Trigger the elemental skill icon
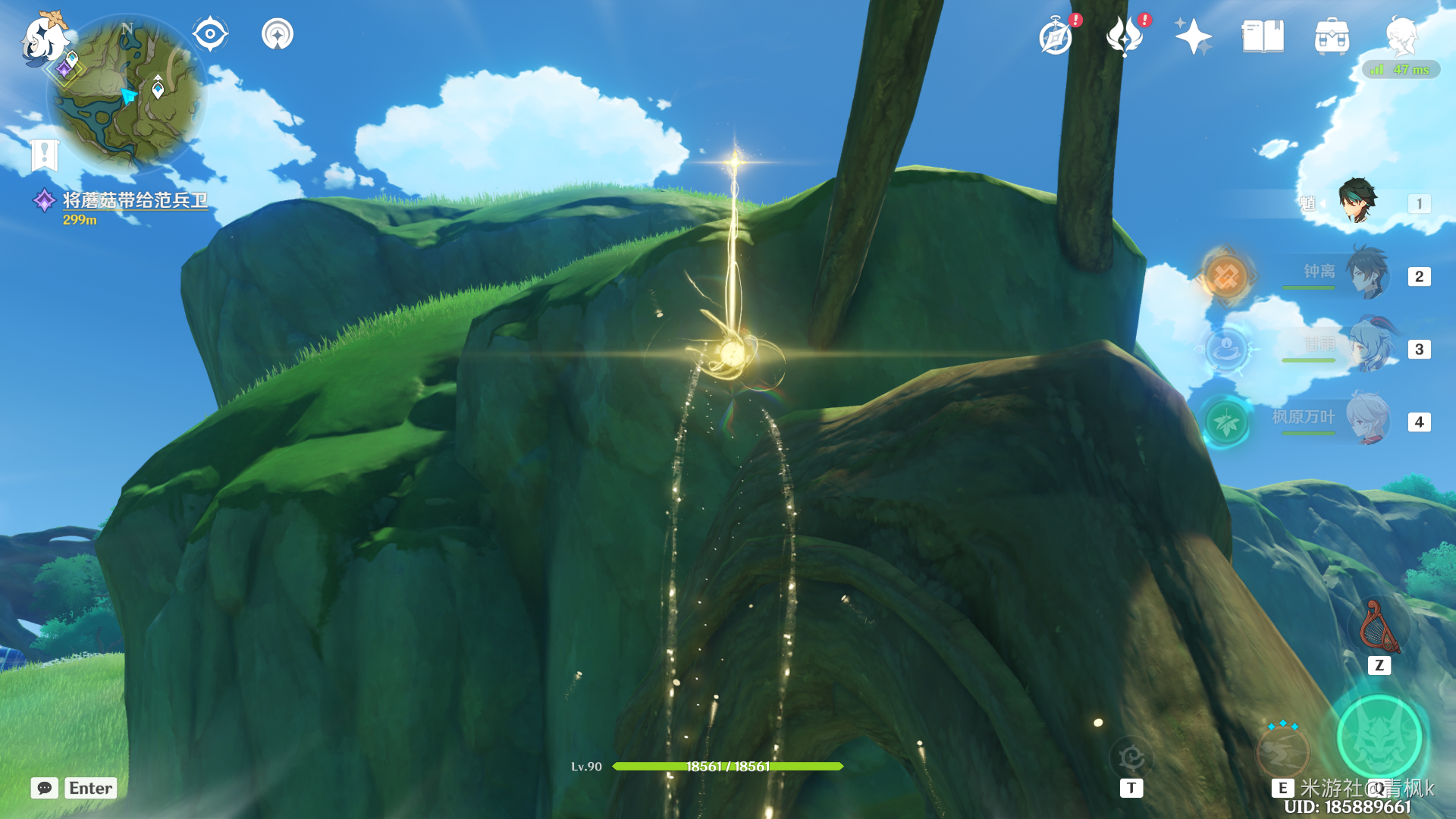Viewport: 1456px width, 819px height. [1283, 749]
